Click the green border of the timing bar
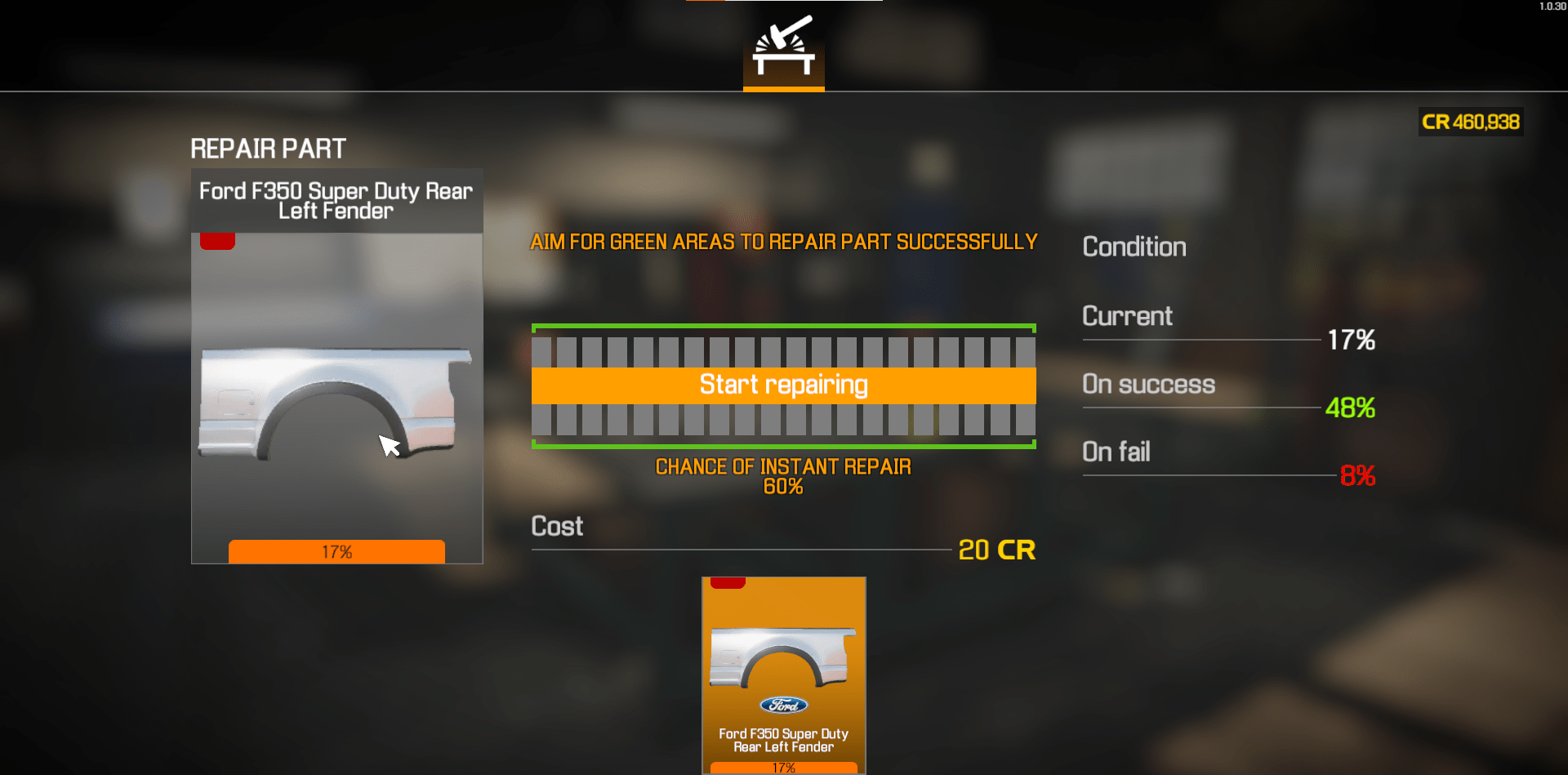 (x=782, y=327)
